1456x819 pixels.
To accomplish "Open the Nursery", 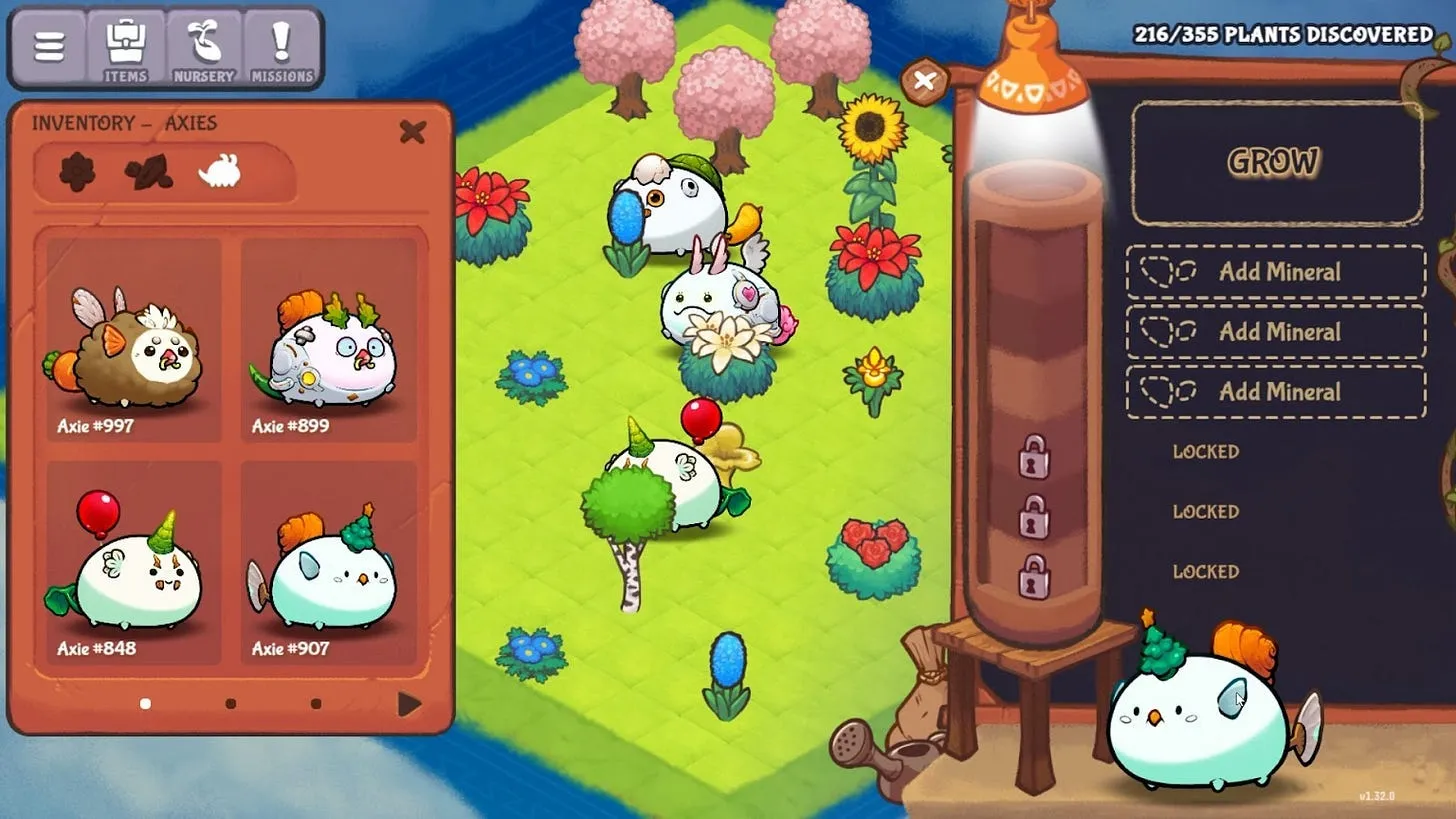I will (204, 47).
